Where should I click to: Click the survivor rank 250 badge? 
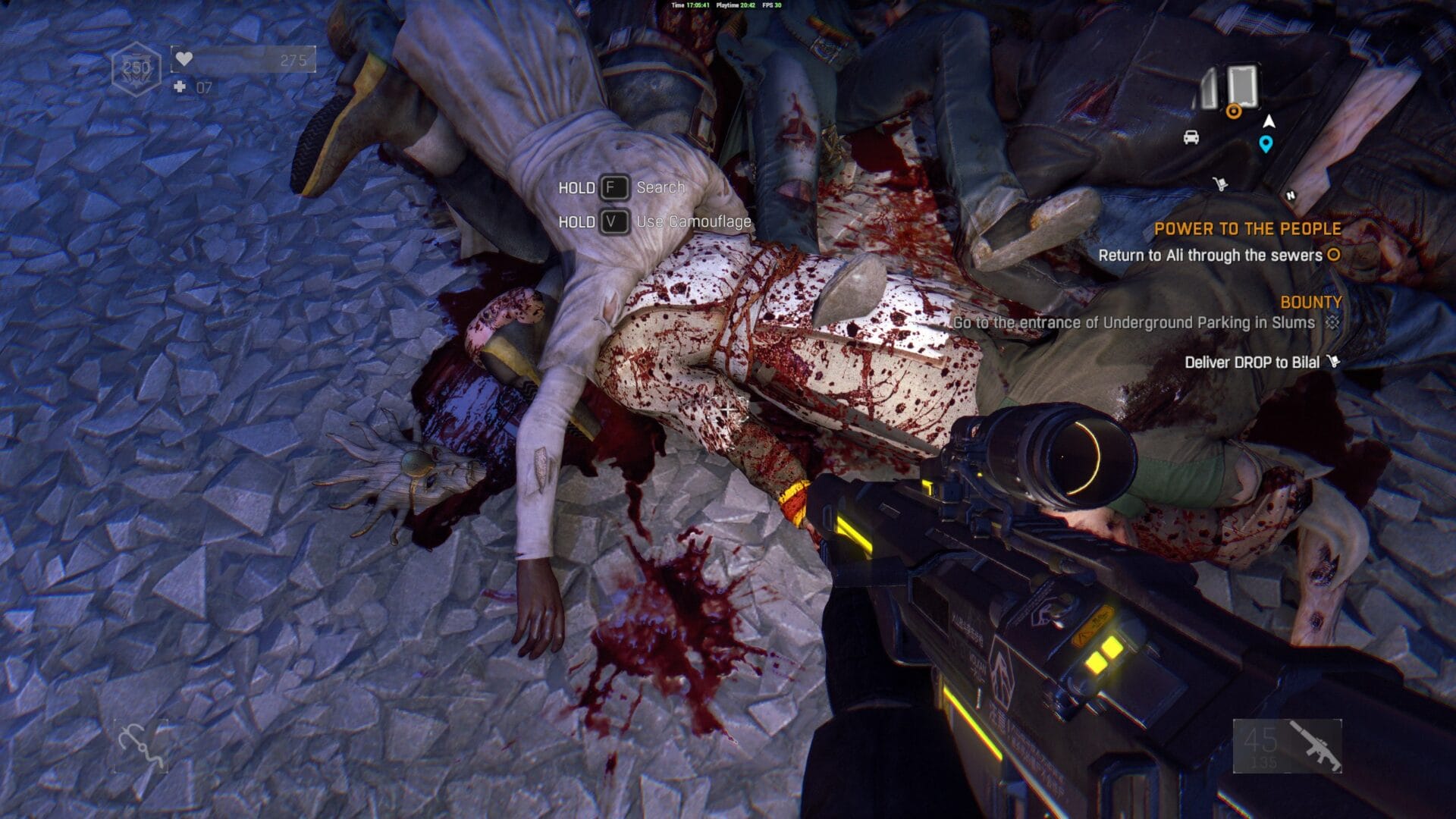click(x=136, y=68)
